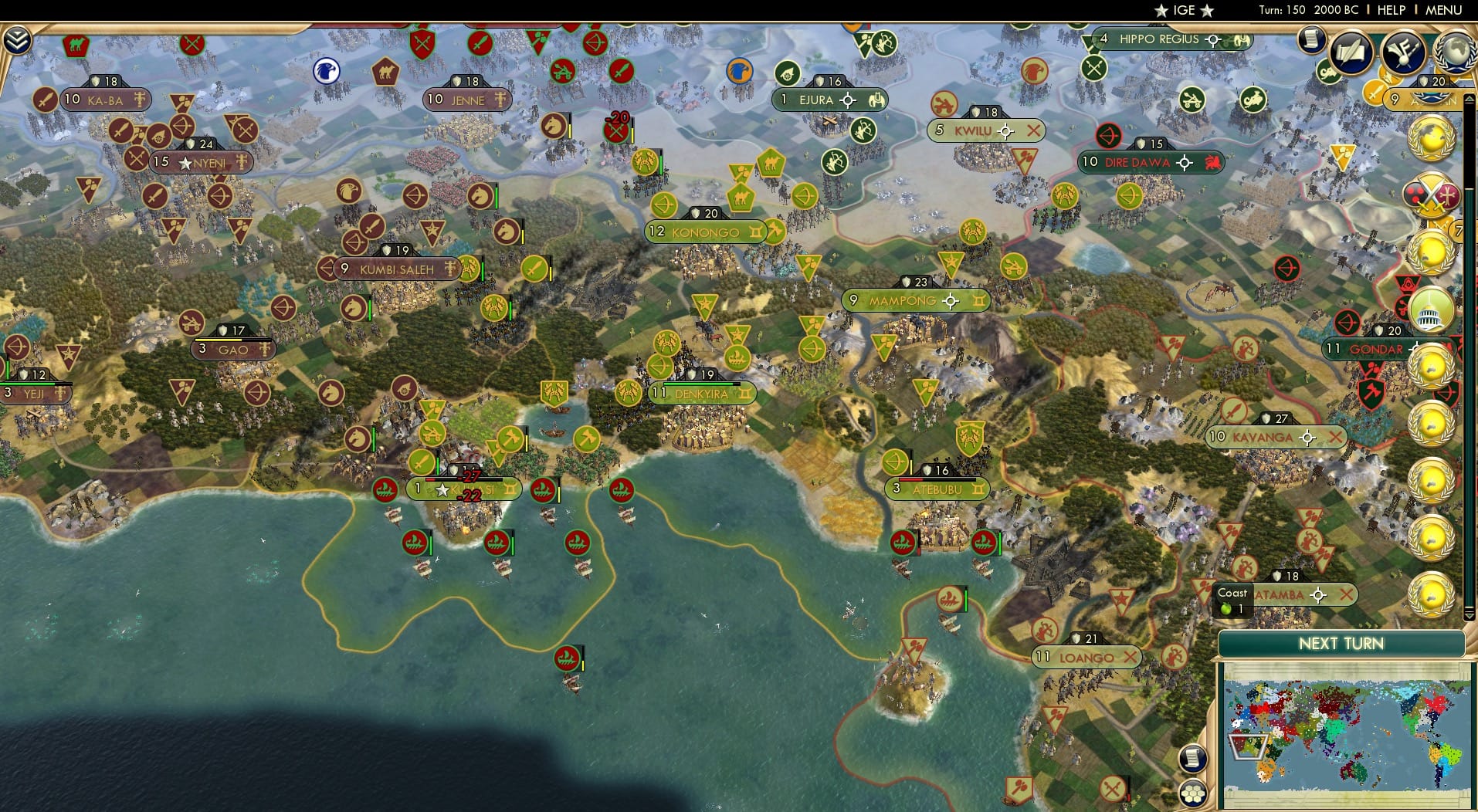
Task: Open the MENU at top right
Action: (x=1443, y=10)
